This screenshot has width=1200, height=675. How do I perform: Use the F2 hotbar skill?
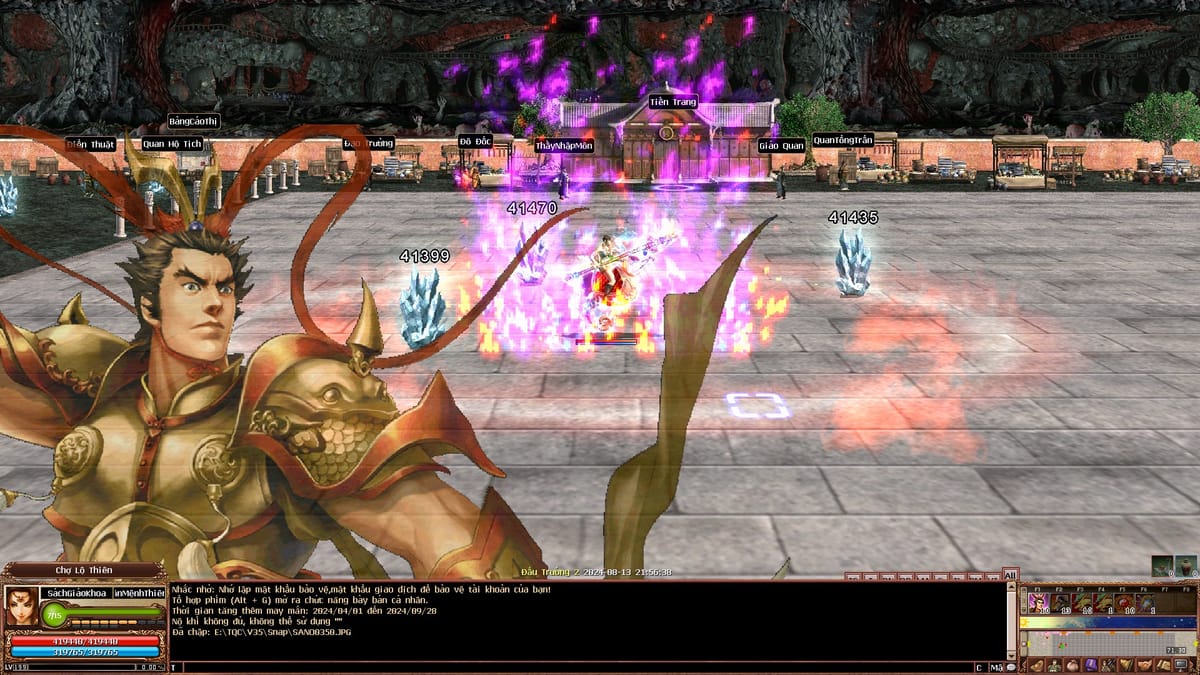coord(1060,603)
